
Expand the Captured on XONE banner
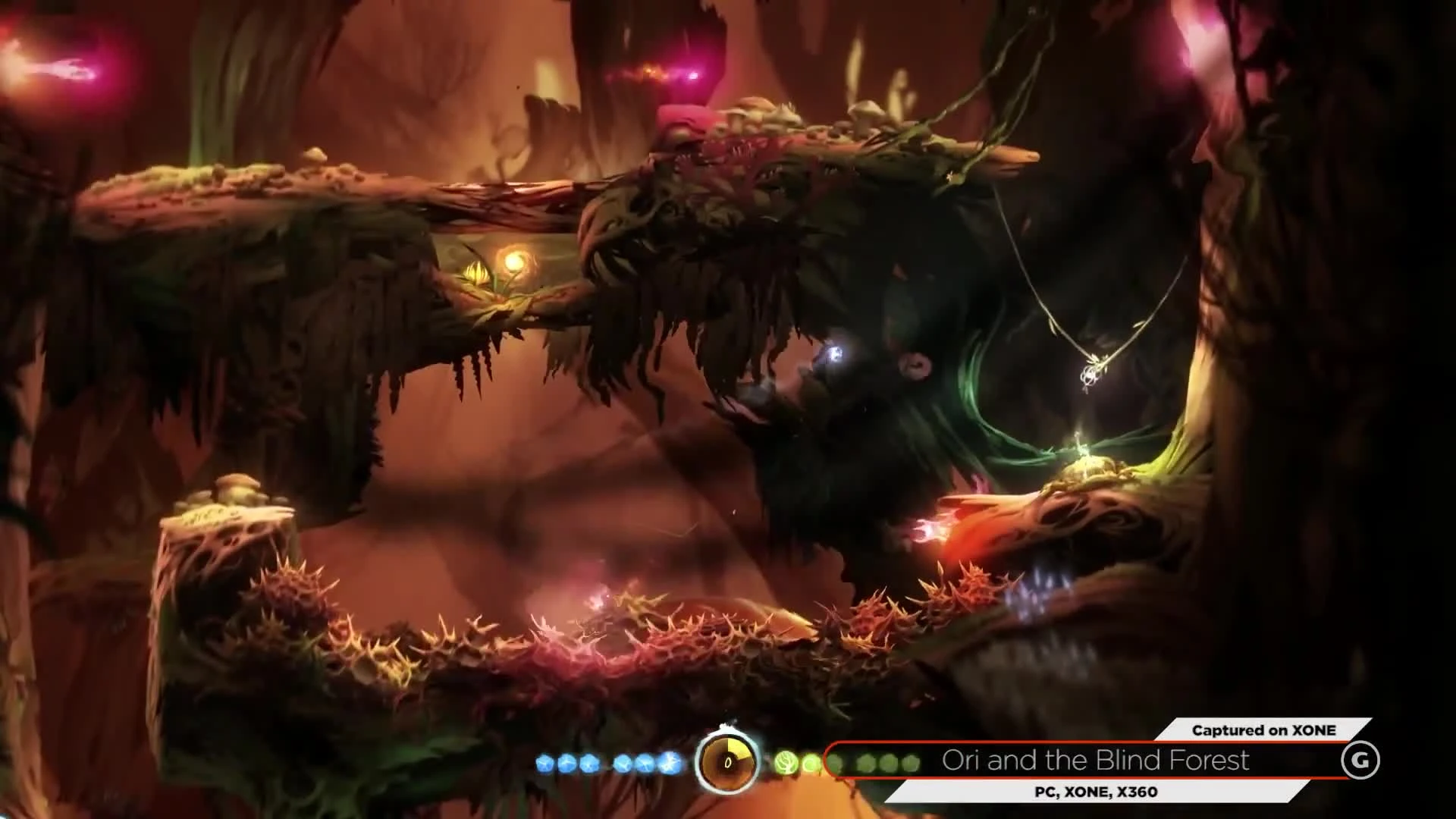[x=1263, y=731]
